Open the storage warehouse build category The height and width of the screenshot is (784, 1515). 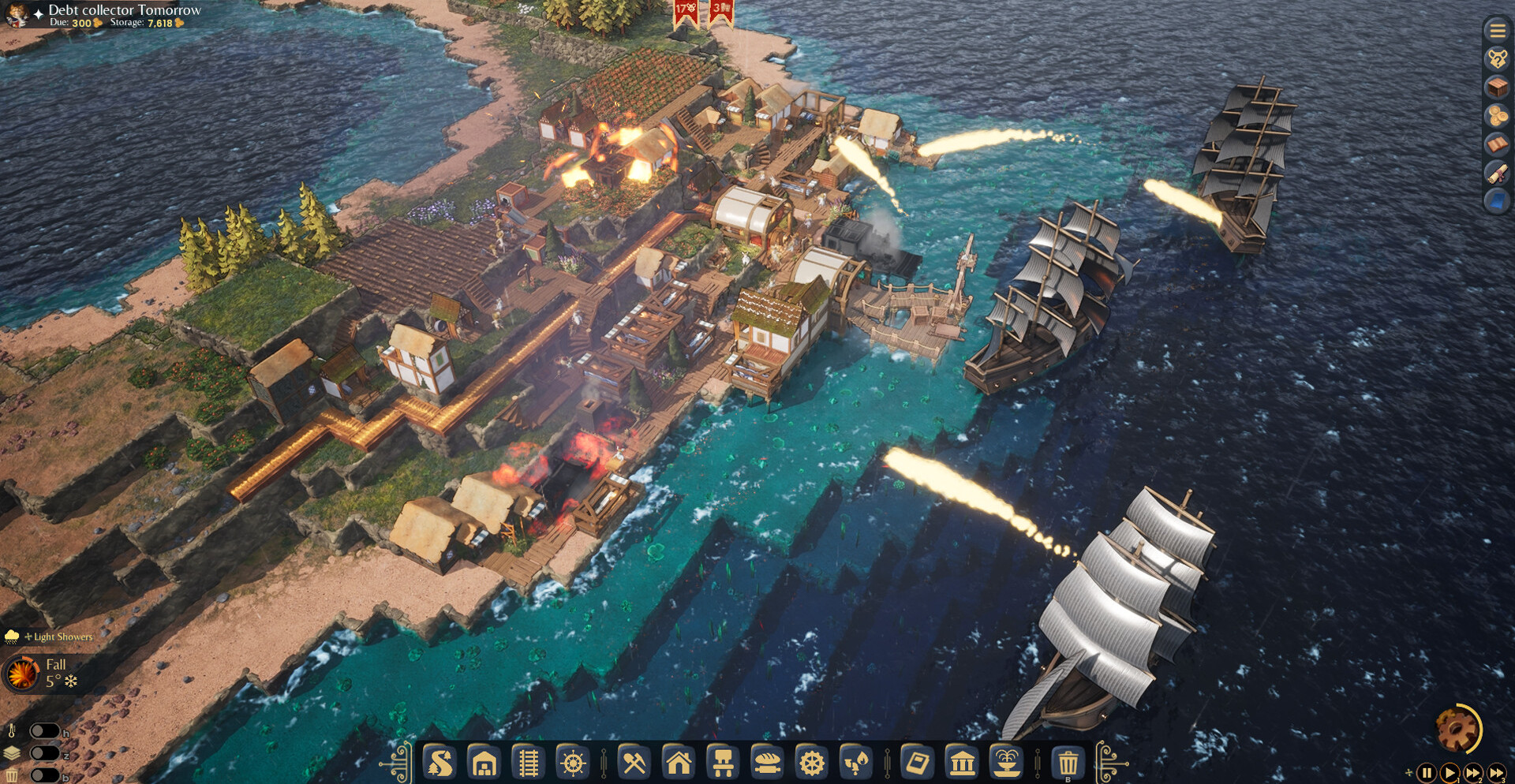click(484, 763)
